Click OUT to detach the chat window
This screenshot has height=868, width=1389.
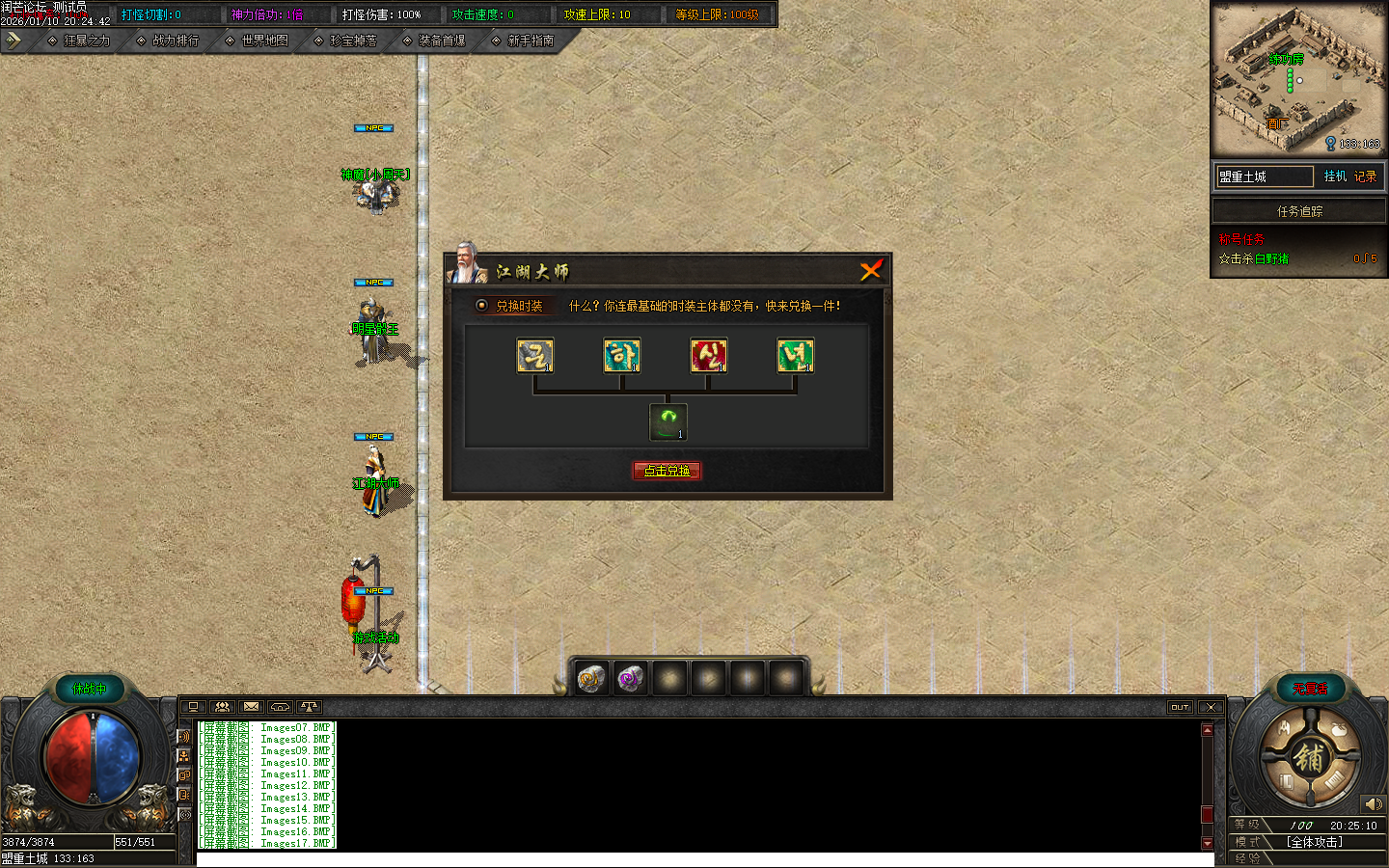1180,707
